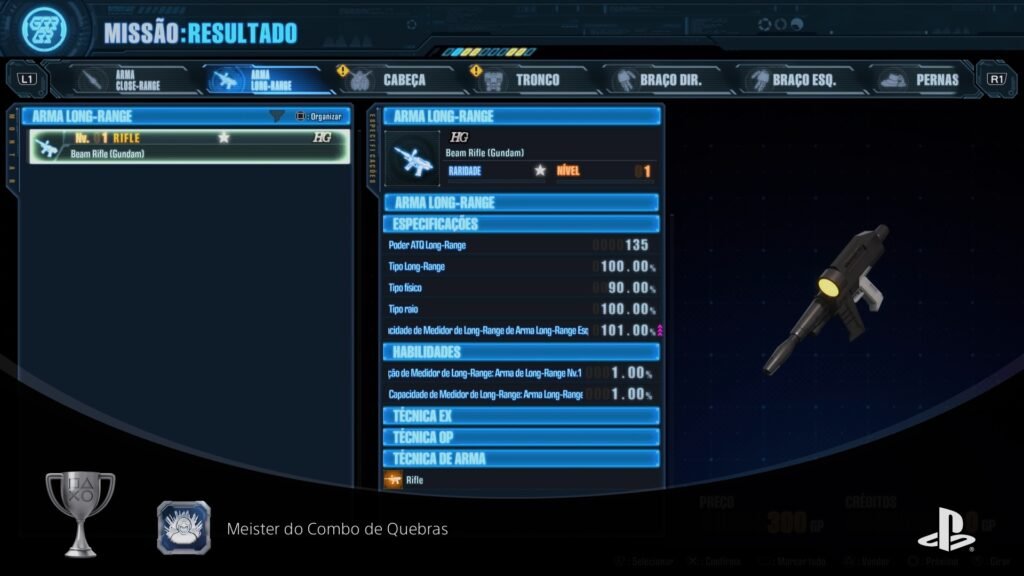Switch to the Tronco tab
1024x576 pixels.
(x=532, y=80)
